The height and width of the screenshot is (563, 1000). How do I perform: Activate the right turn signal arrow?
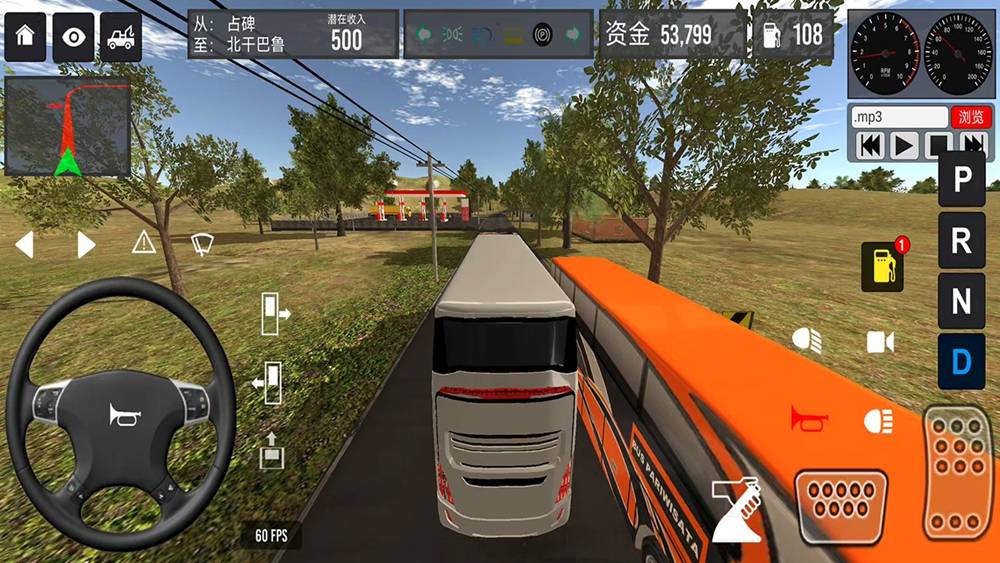pyautogui.click(x=86, y=244)
